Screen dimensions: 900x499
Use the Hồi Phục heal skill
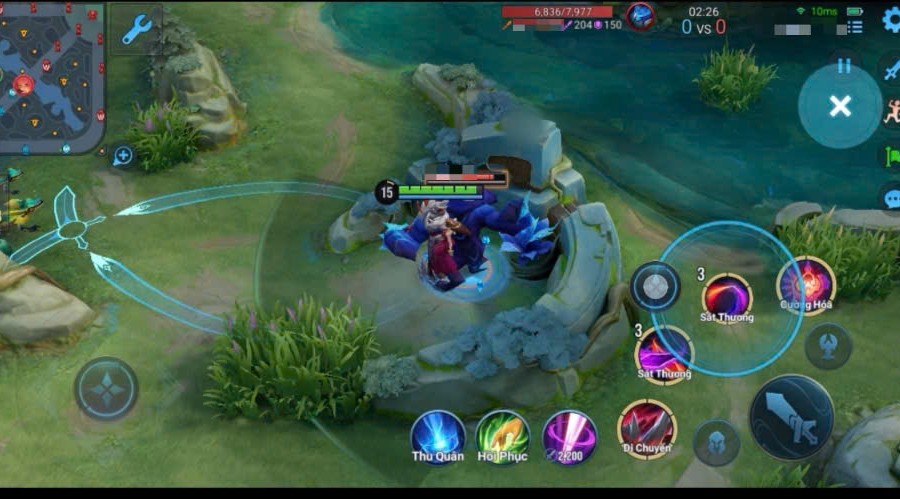[x=502, y=436]
